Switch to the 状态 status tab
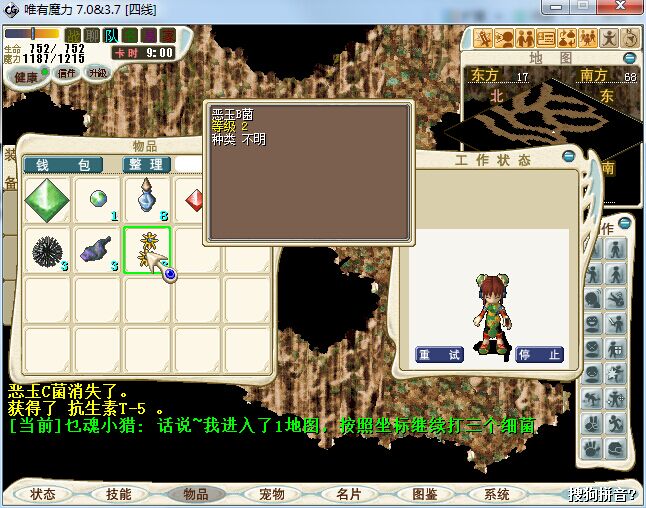Viewport: 646px width, 508px height. [43, 494]
